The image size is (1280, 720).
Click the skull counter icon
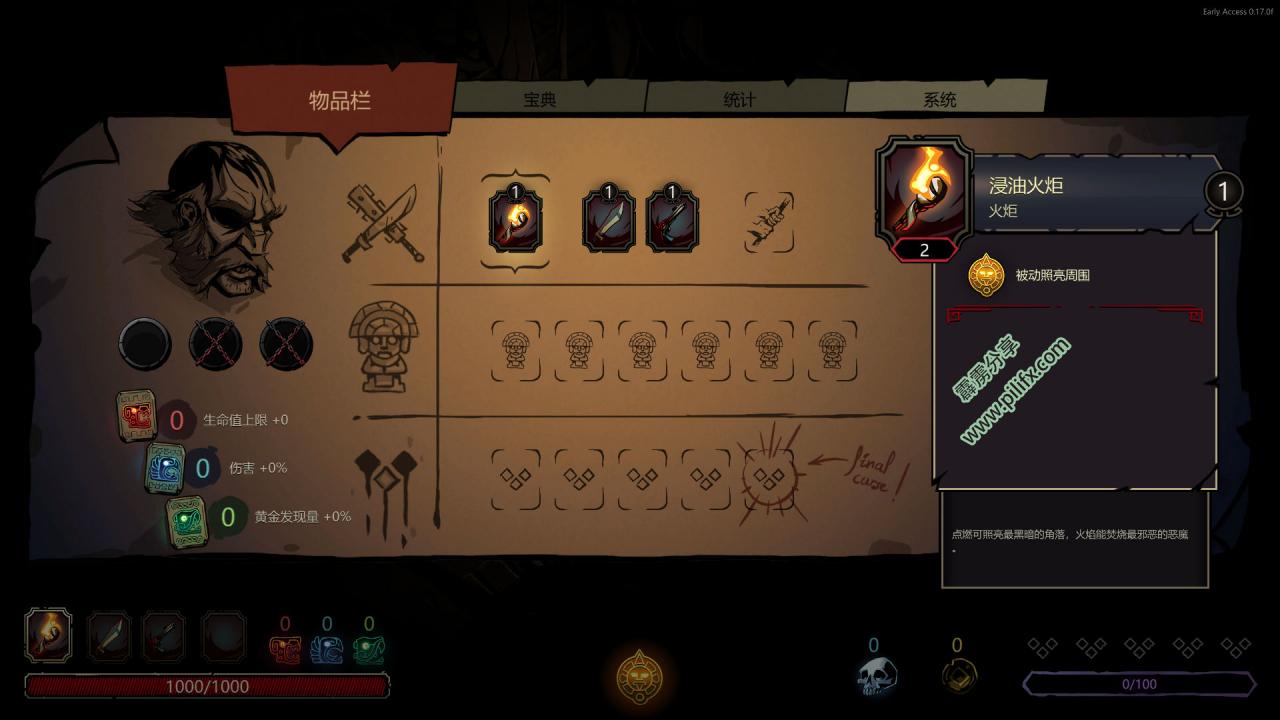876,676
